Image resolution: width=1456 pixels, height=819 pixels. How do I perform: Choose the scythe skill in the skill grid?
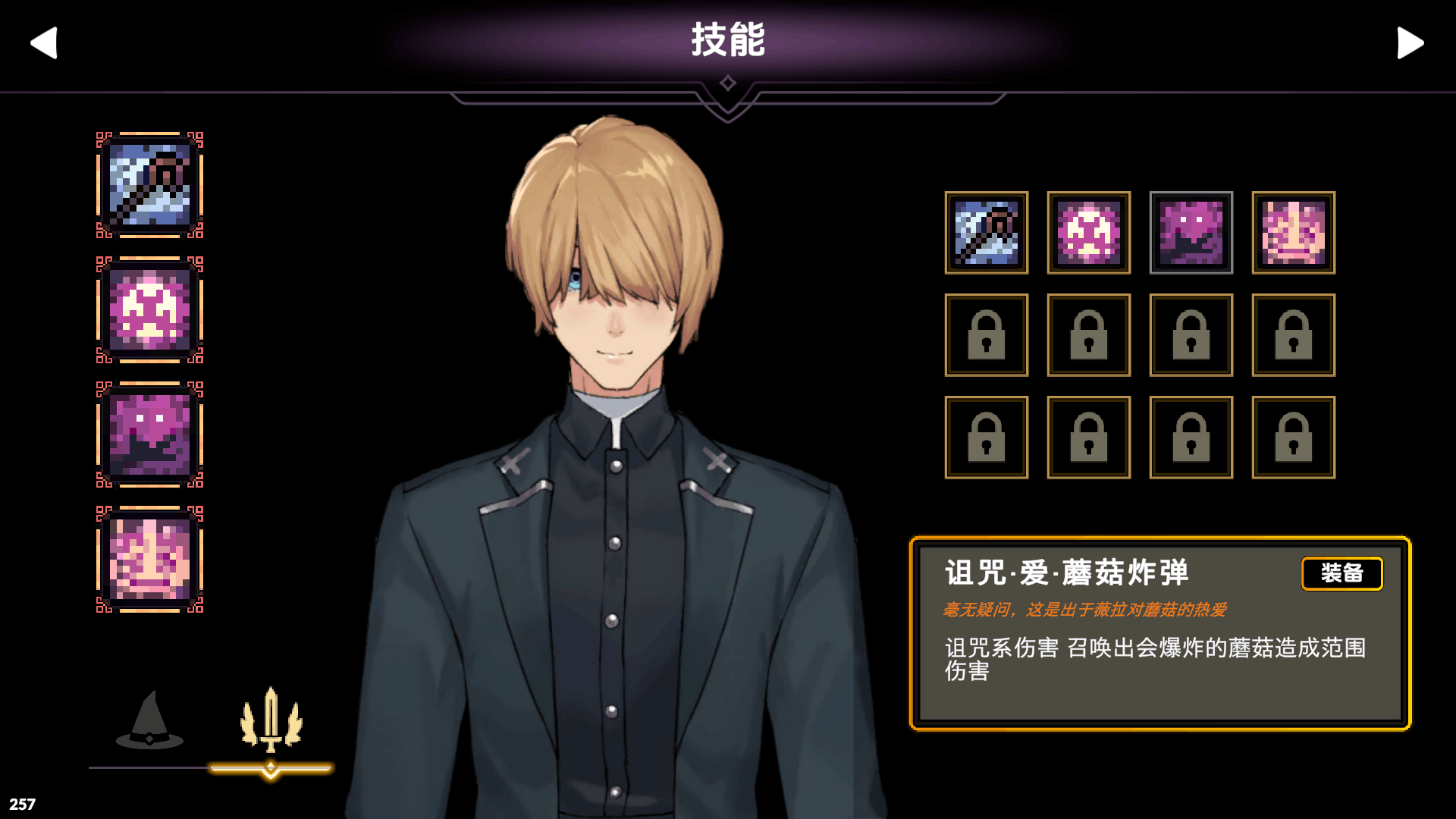point(986,233)
